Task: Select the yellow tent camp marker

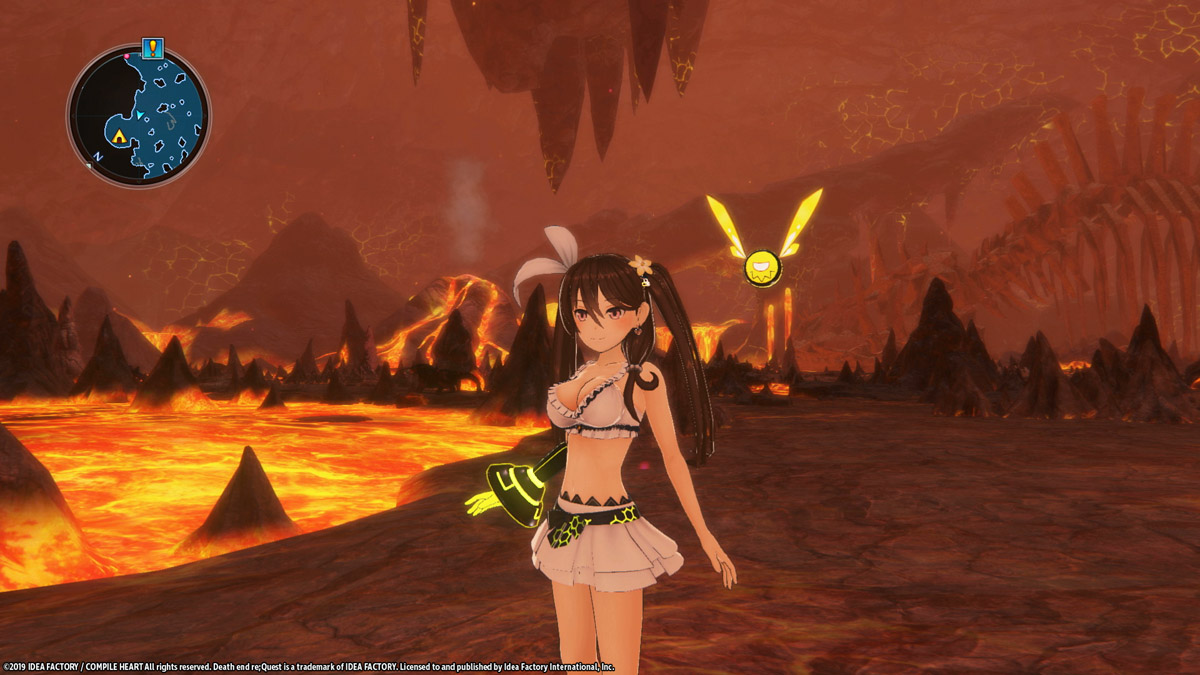Action: pyautogui.click(x=119, y=136)
